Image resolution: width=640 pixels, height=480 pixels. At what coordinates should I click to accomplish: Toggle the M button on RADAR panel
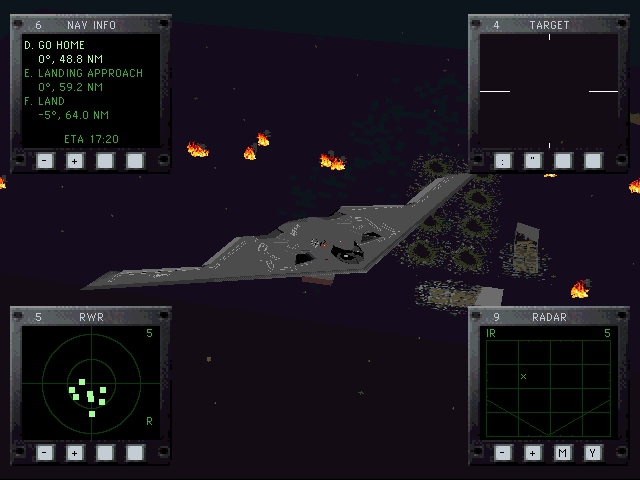pyautogui.click(x=563, y=452)
